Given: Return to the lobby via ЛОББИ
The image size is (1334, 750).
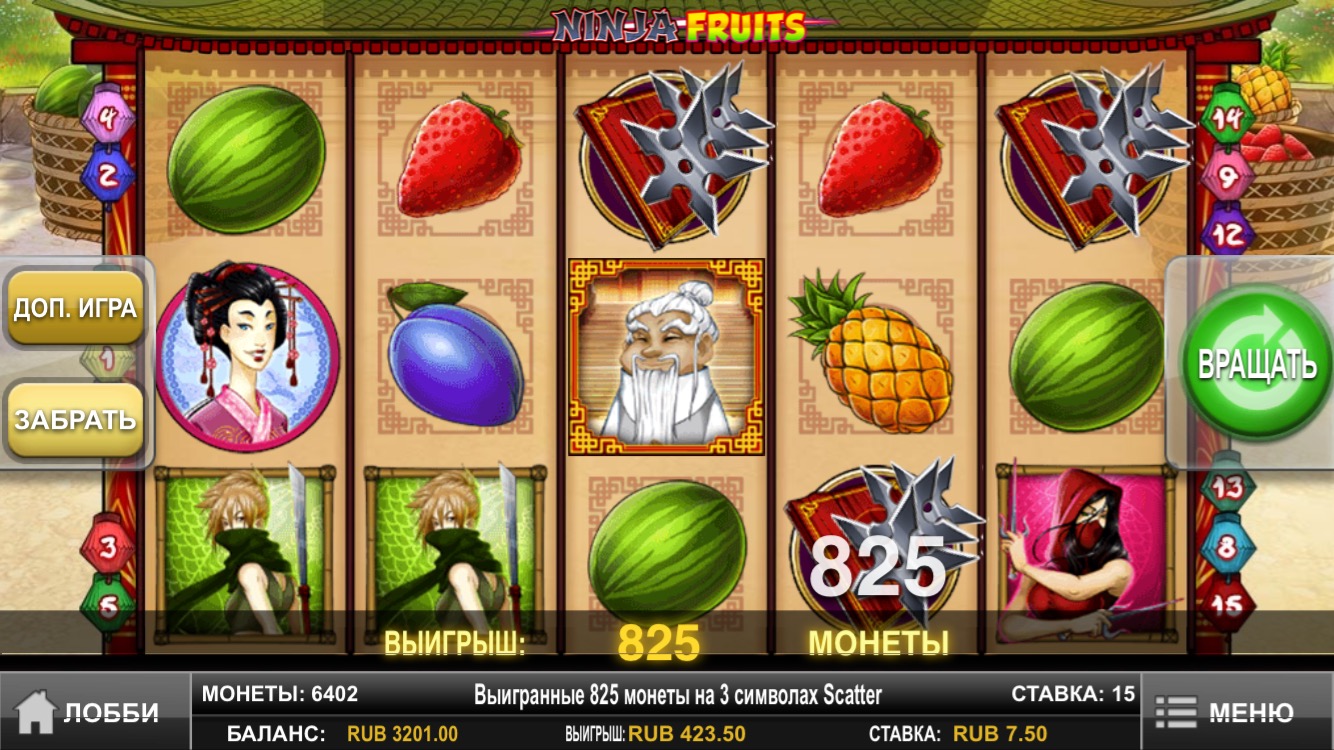Looking at the screenshot, I should click(x=92, y=712).
